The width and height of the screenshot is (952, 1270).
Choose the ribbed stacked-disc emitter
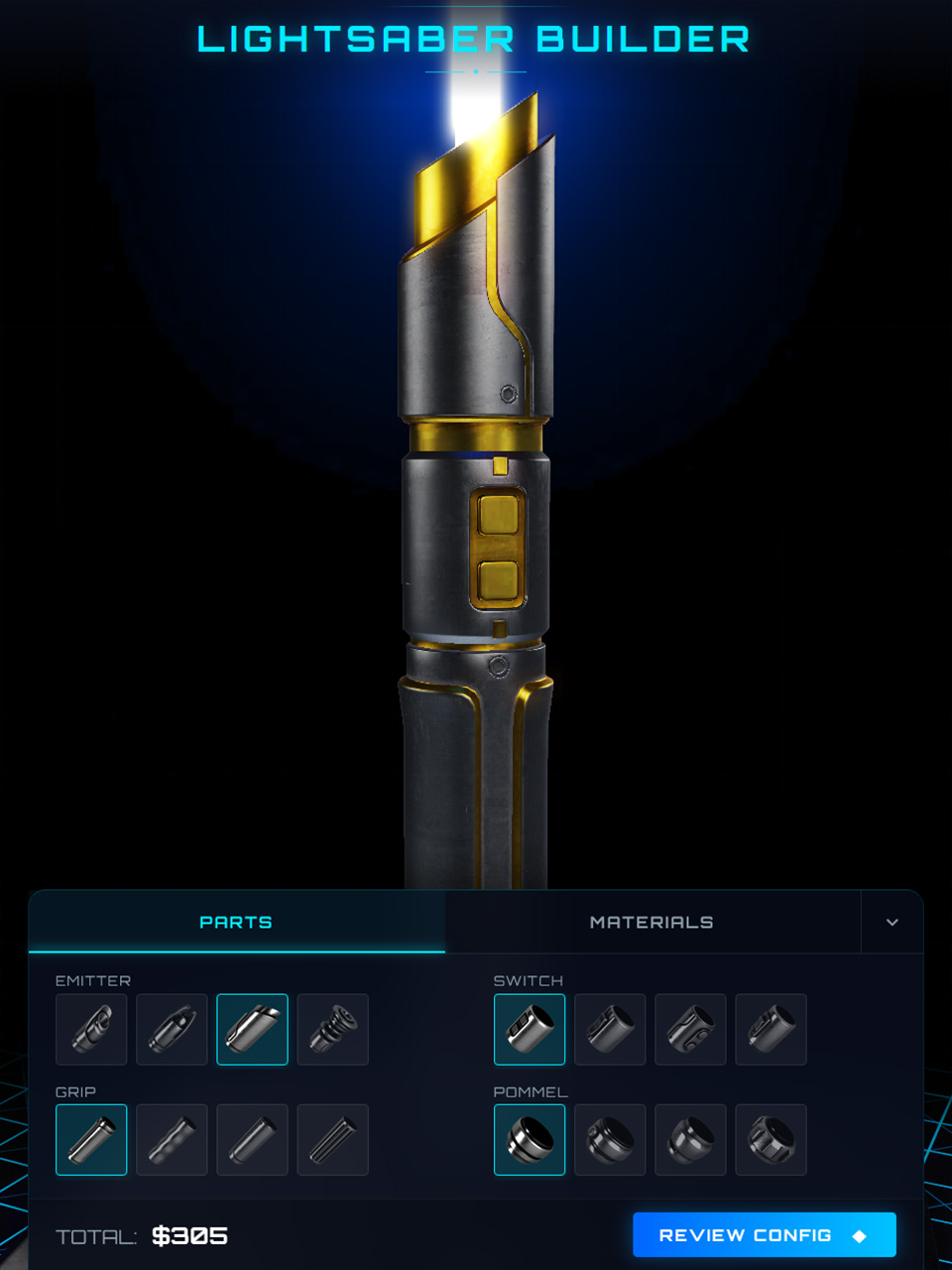click(332, 1030)
